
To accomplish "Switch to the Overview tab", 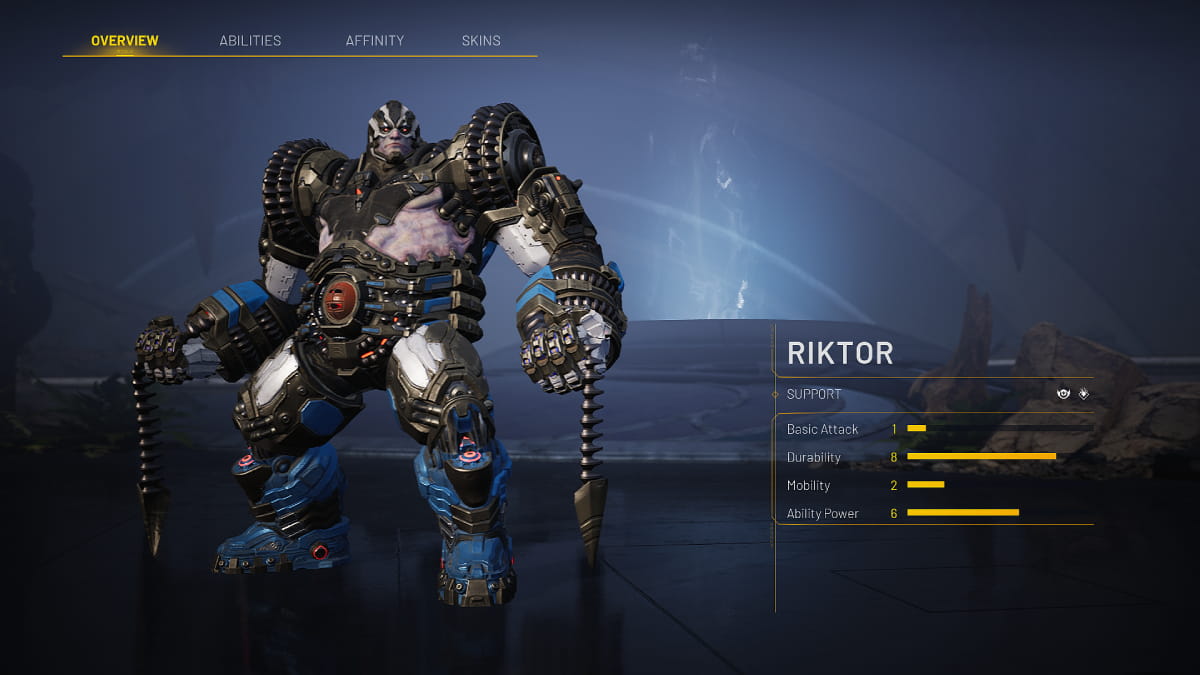I will pyautogui.click(x=124, y=41).
